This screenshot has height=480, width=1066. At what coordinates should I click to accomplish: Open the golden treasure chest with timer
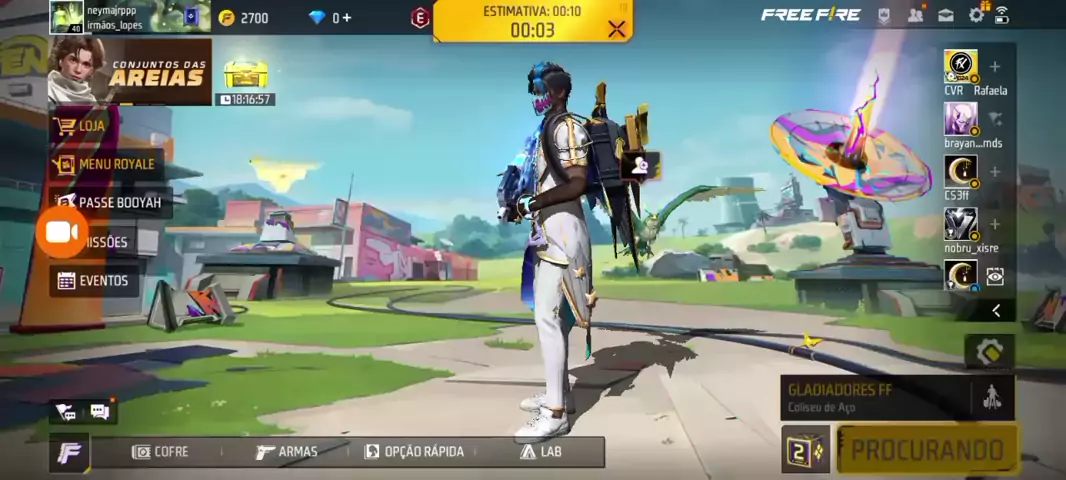(246, 76)
